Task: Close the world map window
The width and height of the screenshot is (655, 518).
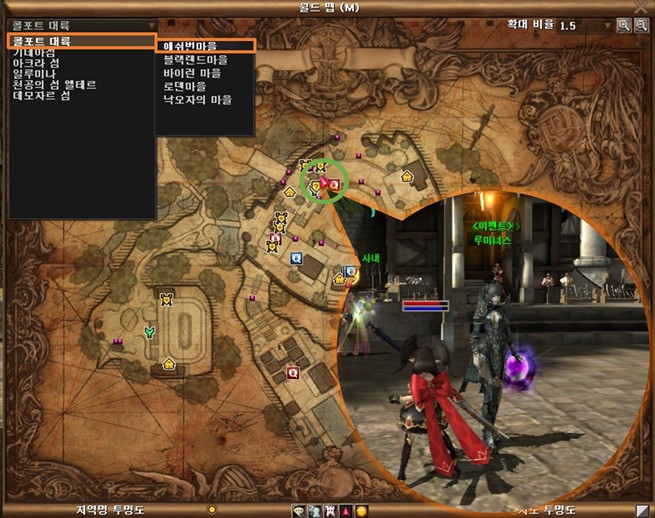Action: pos(642,8)
